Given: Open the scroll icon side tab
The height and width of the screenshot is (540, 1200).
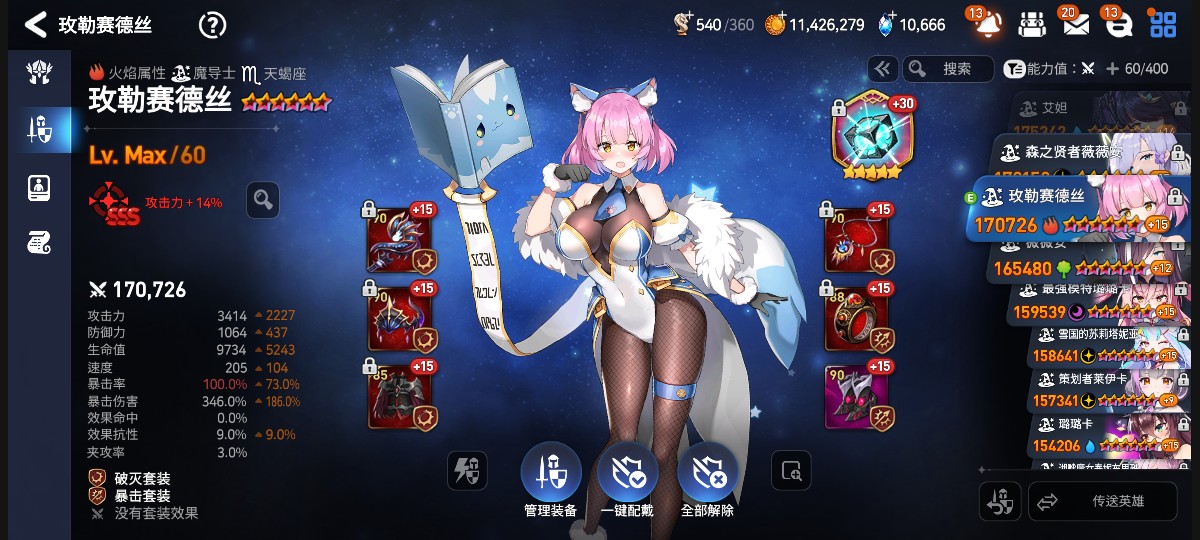Looking at the screenshot, I should [39, 241].
